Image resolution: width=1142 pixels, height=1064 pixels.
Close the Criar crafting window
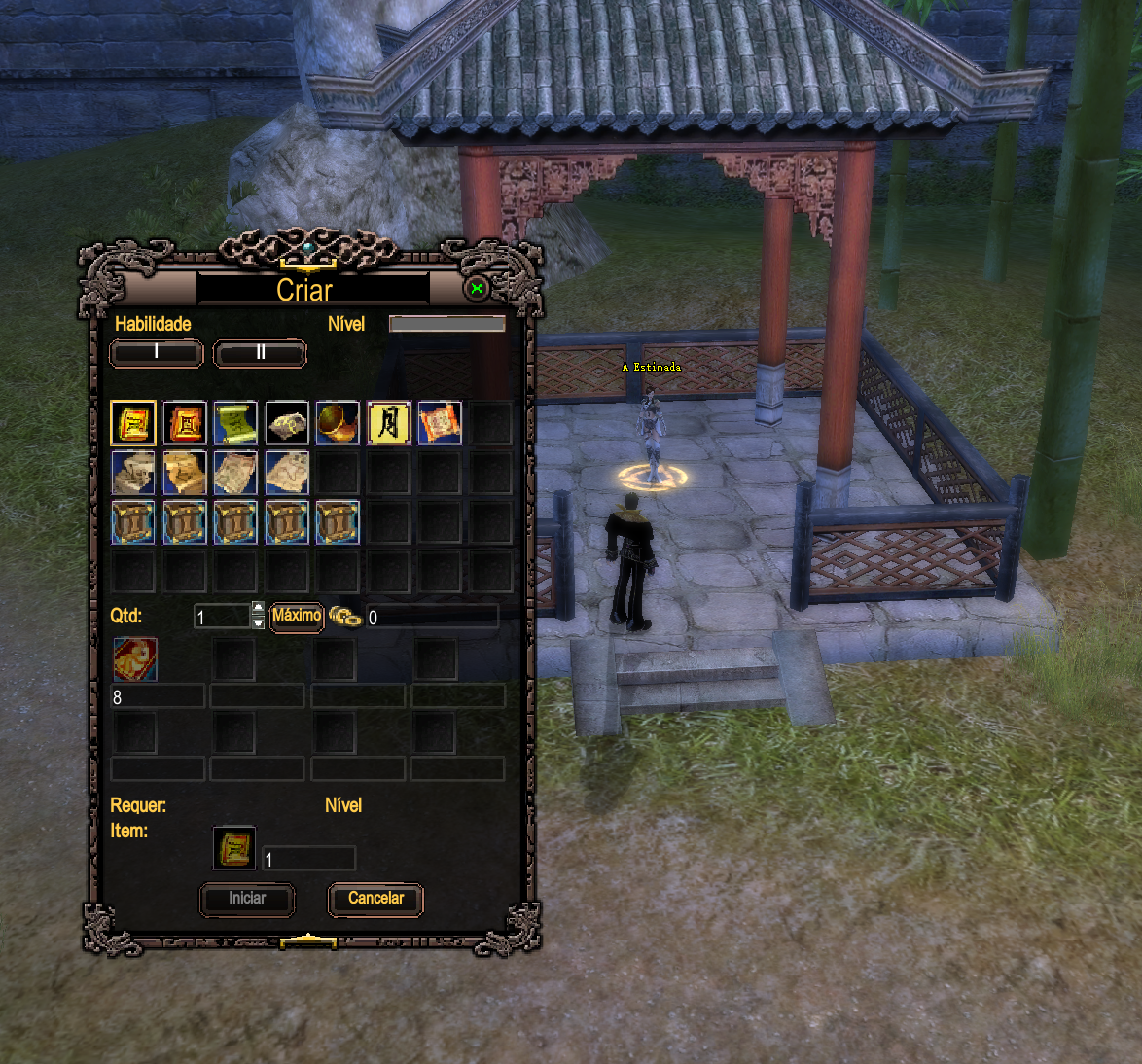[477, 289]
